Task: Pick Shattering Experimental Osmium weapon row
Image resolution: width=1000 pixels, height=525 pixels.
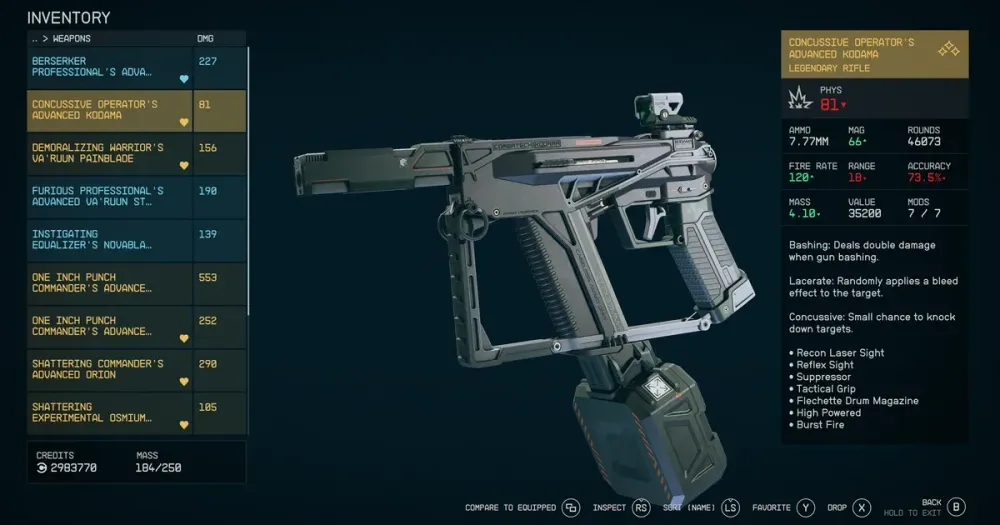Action: [x=110, y=412]
